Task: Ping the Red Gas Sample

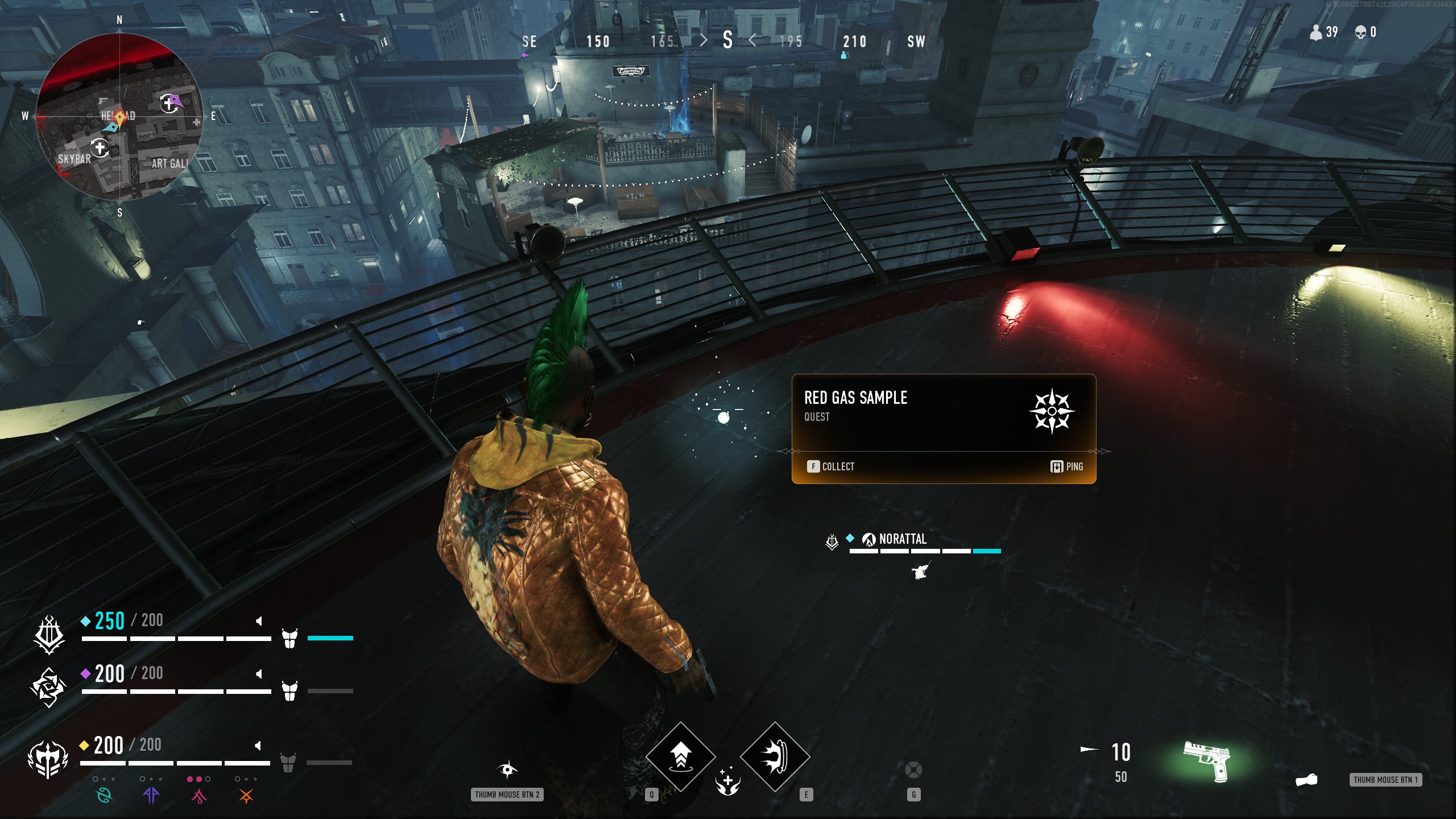Action: tap(1066, 466)
